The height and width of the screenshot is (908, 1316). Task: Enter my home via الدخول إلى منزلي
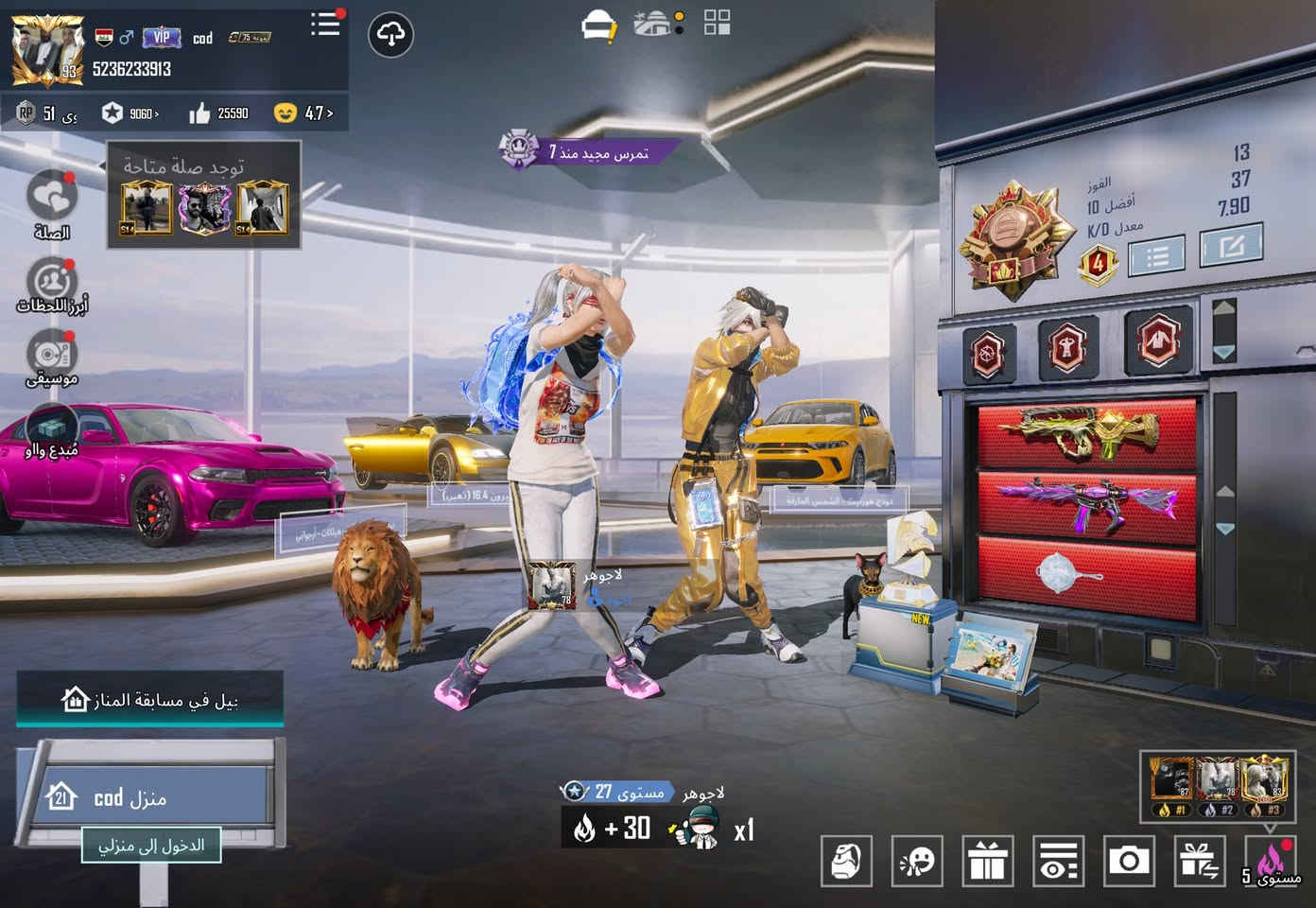(151, 845)
